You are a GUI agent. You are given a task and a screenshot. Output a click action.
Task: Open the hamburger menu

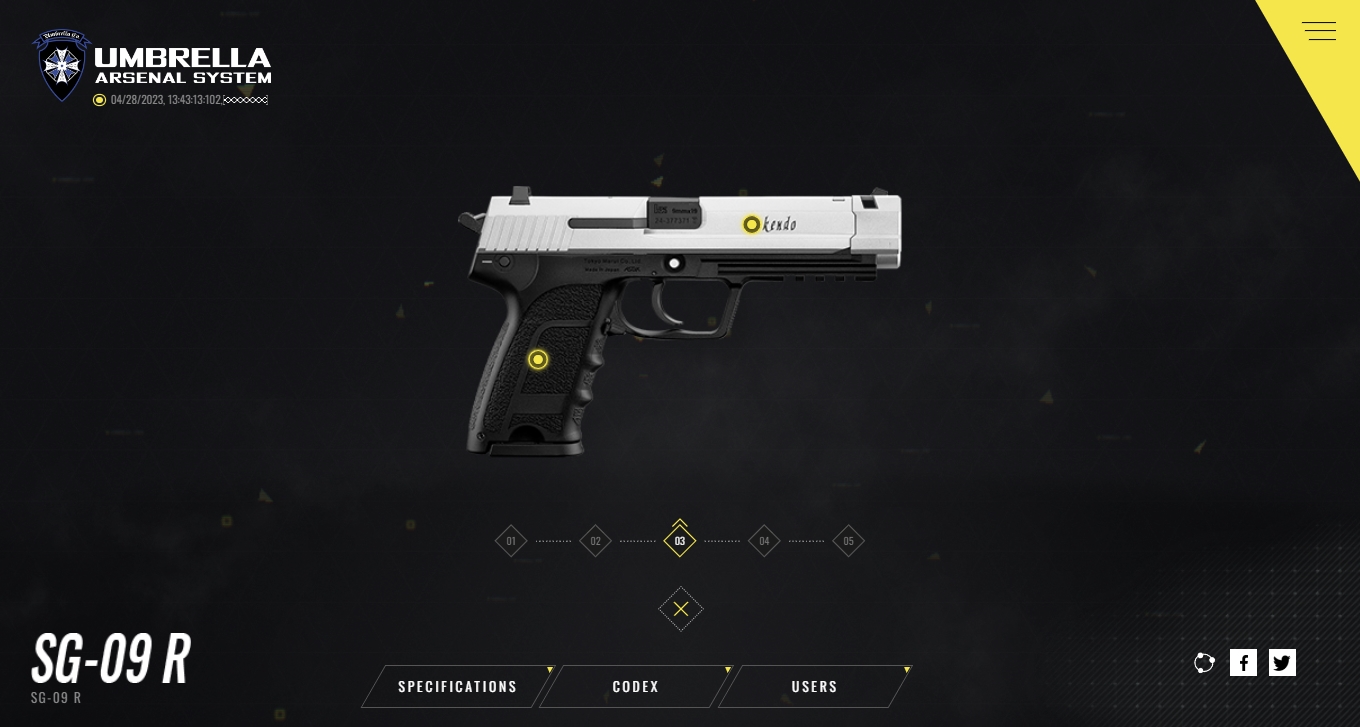1319,31
